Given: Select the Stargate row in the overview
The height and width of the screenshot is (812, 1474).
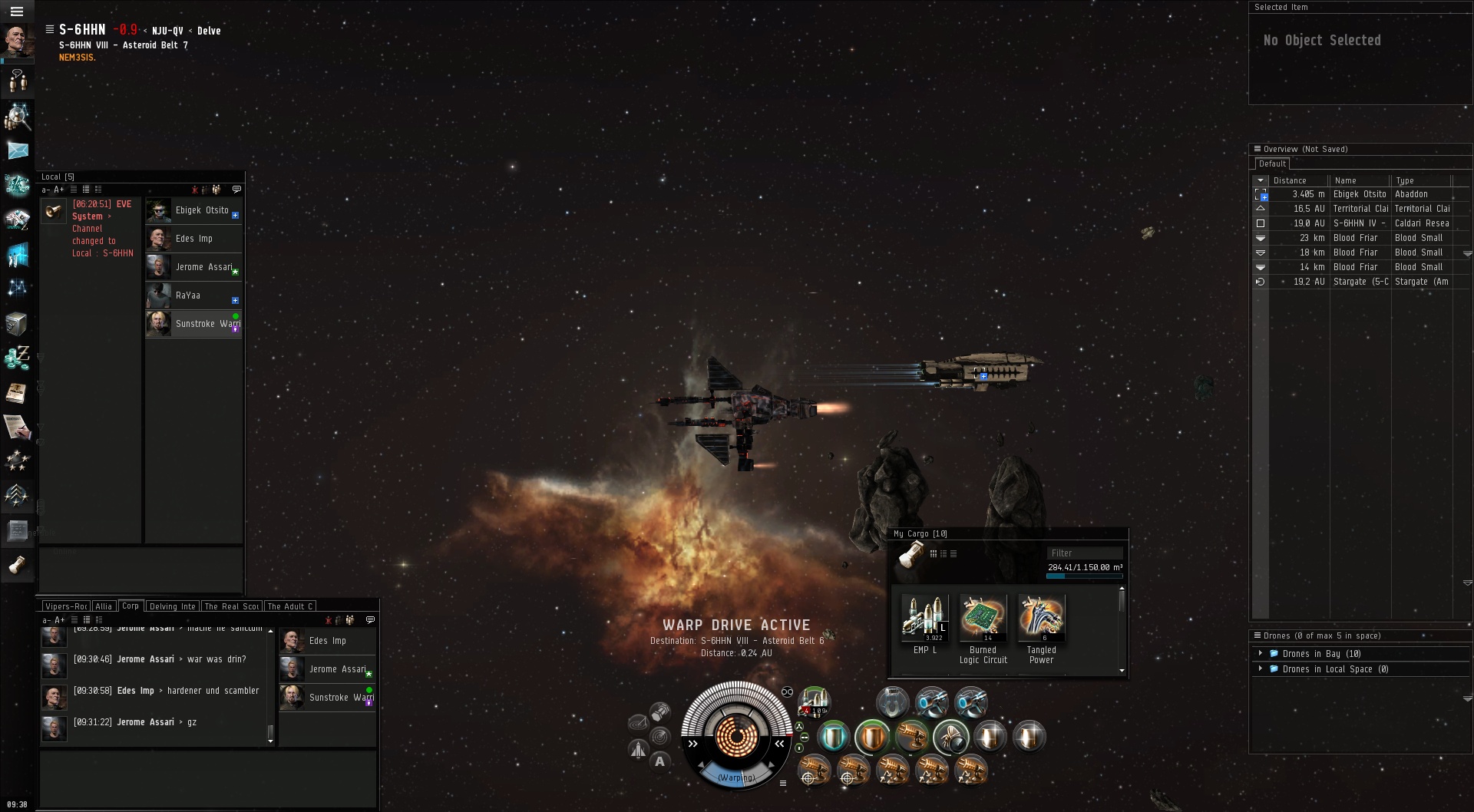Looking at the screenshot, I should [x=1359, y=282].
